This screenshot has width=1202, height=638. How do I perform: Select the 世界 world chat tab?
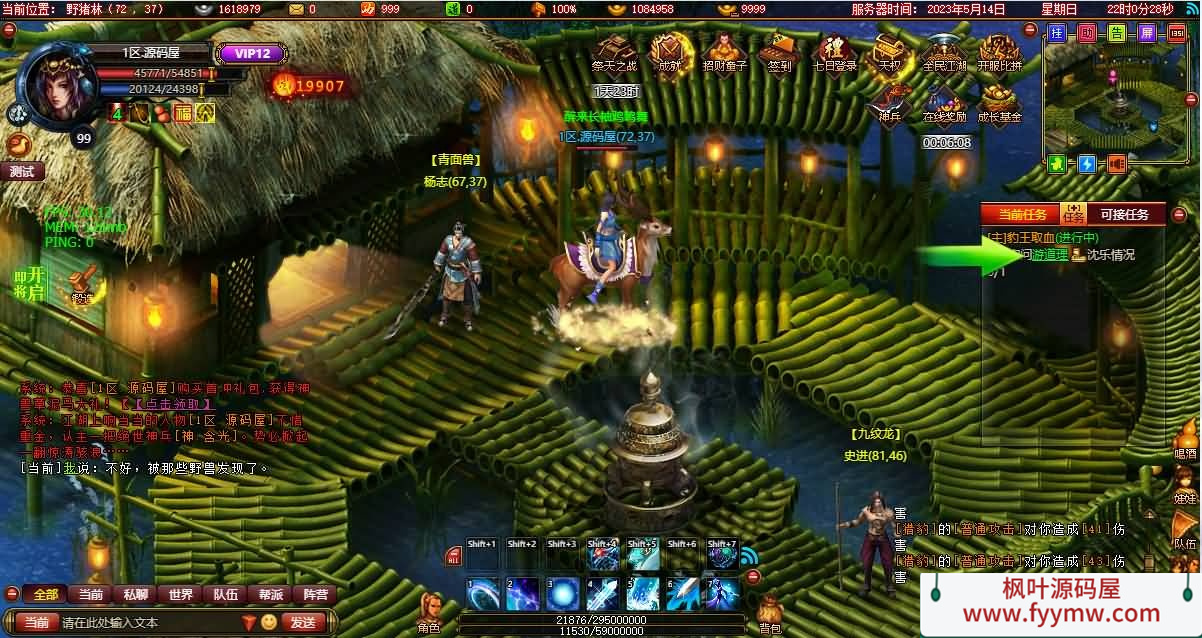click(x=181, y=594)
